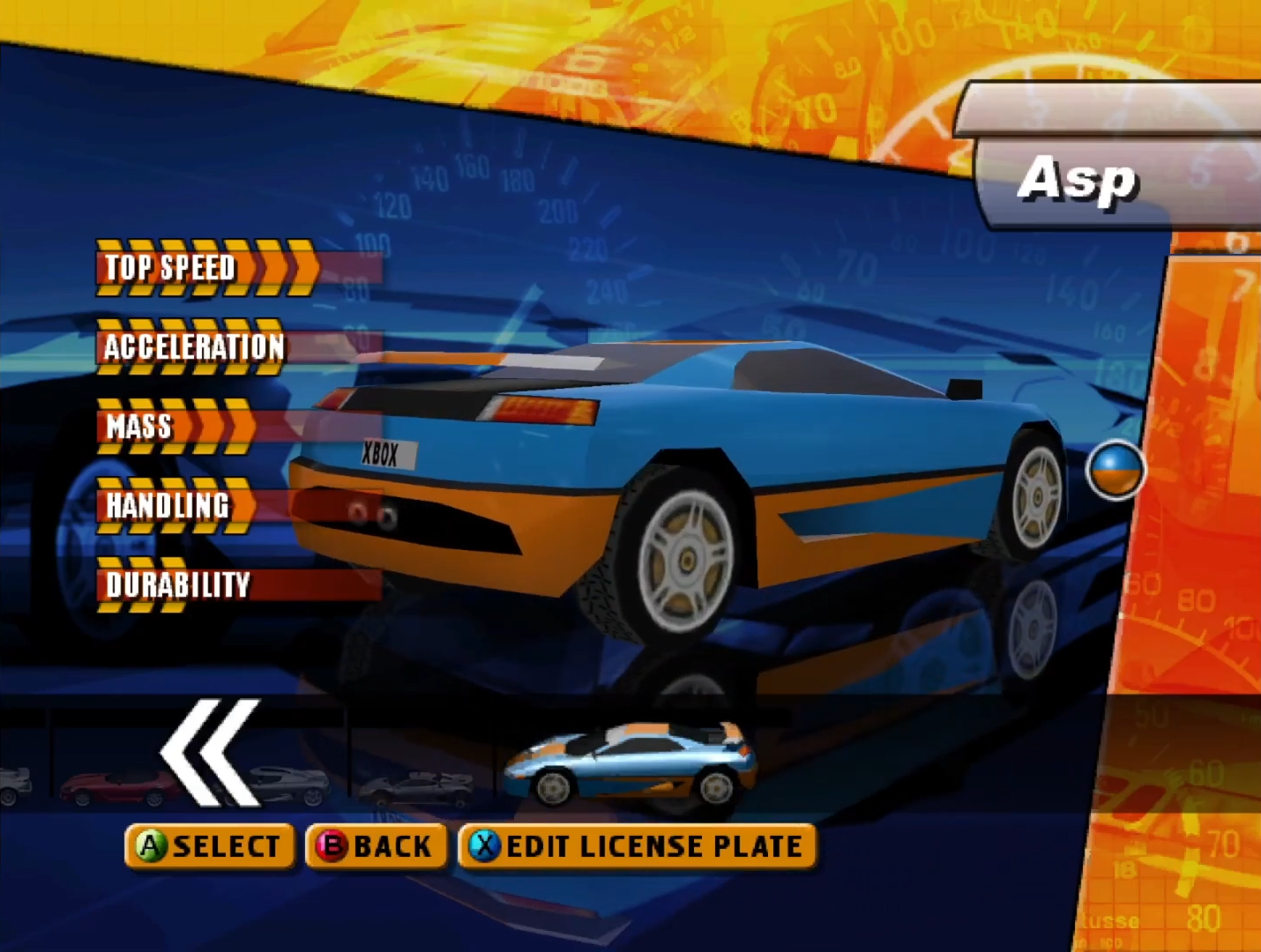Go back using the Back button
Screen dimensions: 1261x952
click(x=376, y=846)
